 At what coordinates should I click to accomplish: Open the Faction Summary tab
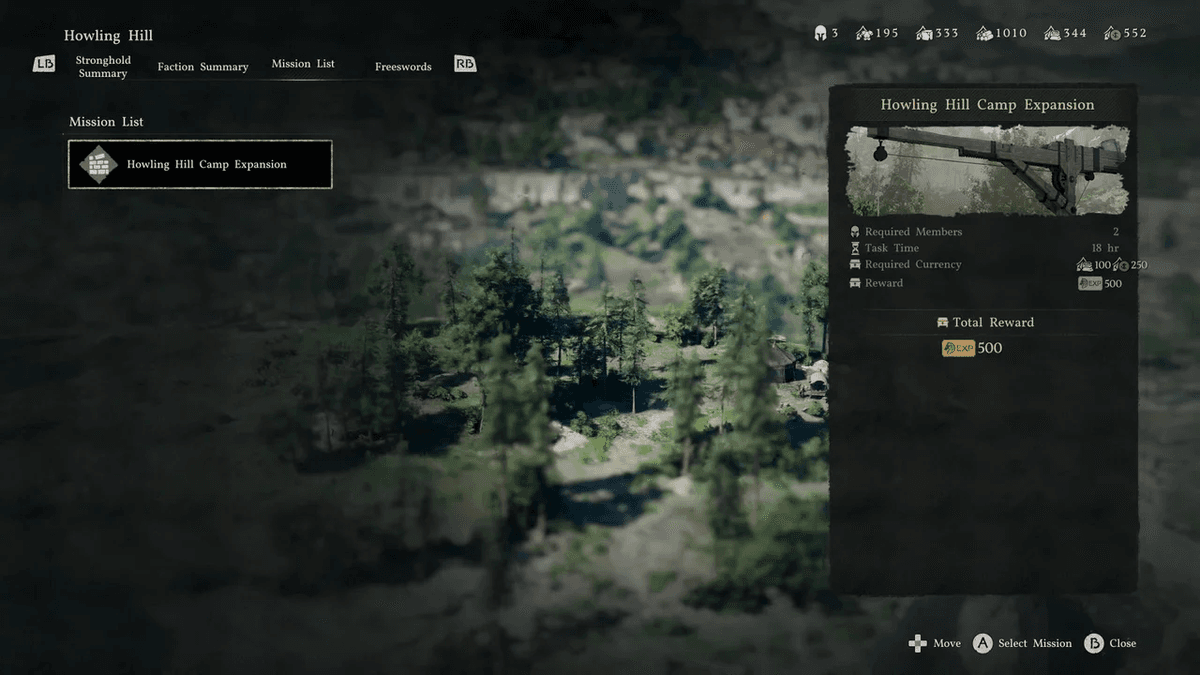[x=203, y=67]
